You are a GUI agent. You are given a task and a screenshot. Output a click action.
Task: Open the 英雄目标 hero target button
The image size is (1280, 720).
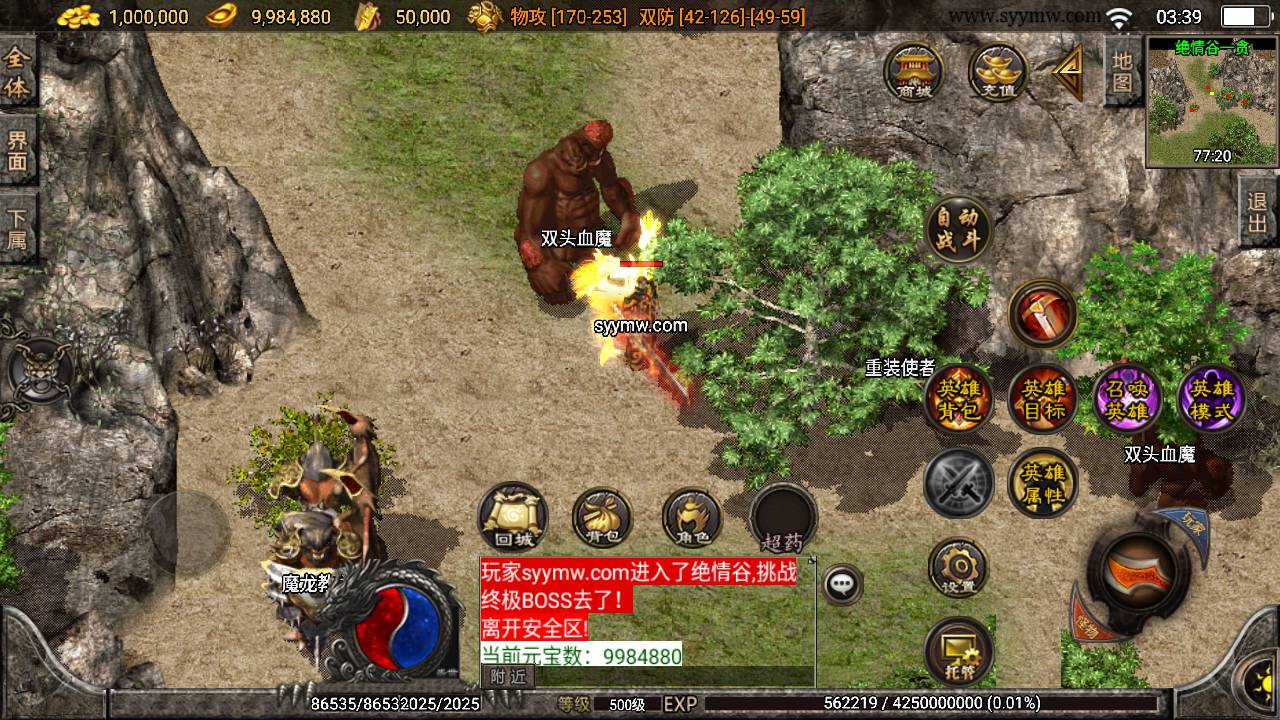(1042, 398)
